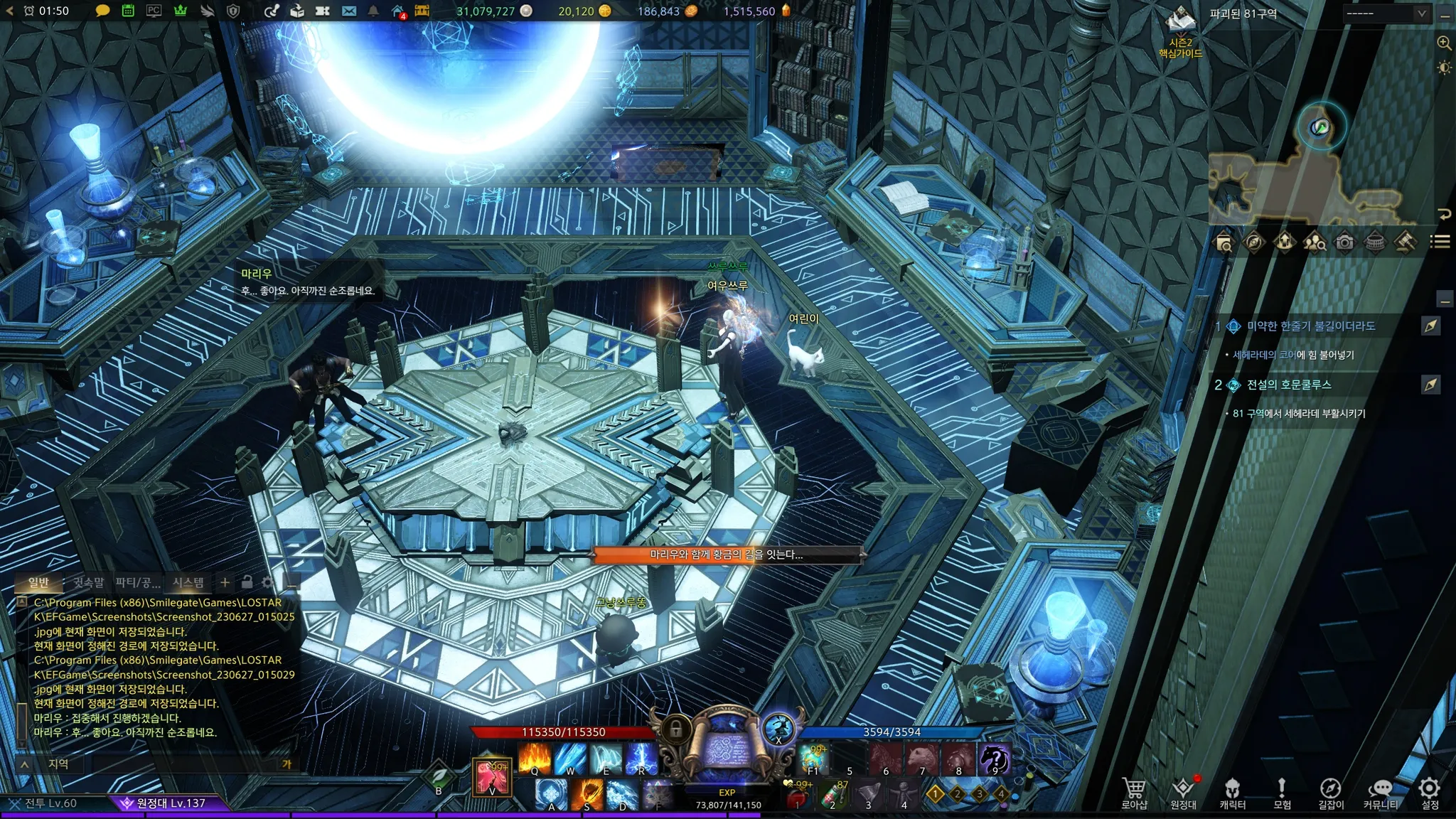Viewport: 1456px width, 819px height.
Task: Open the calendar icon in top bar
Action: pos(128,11)
